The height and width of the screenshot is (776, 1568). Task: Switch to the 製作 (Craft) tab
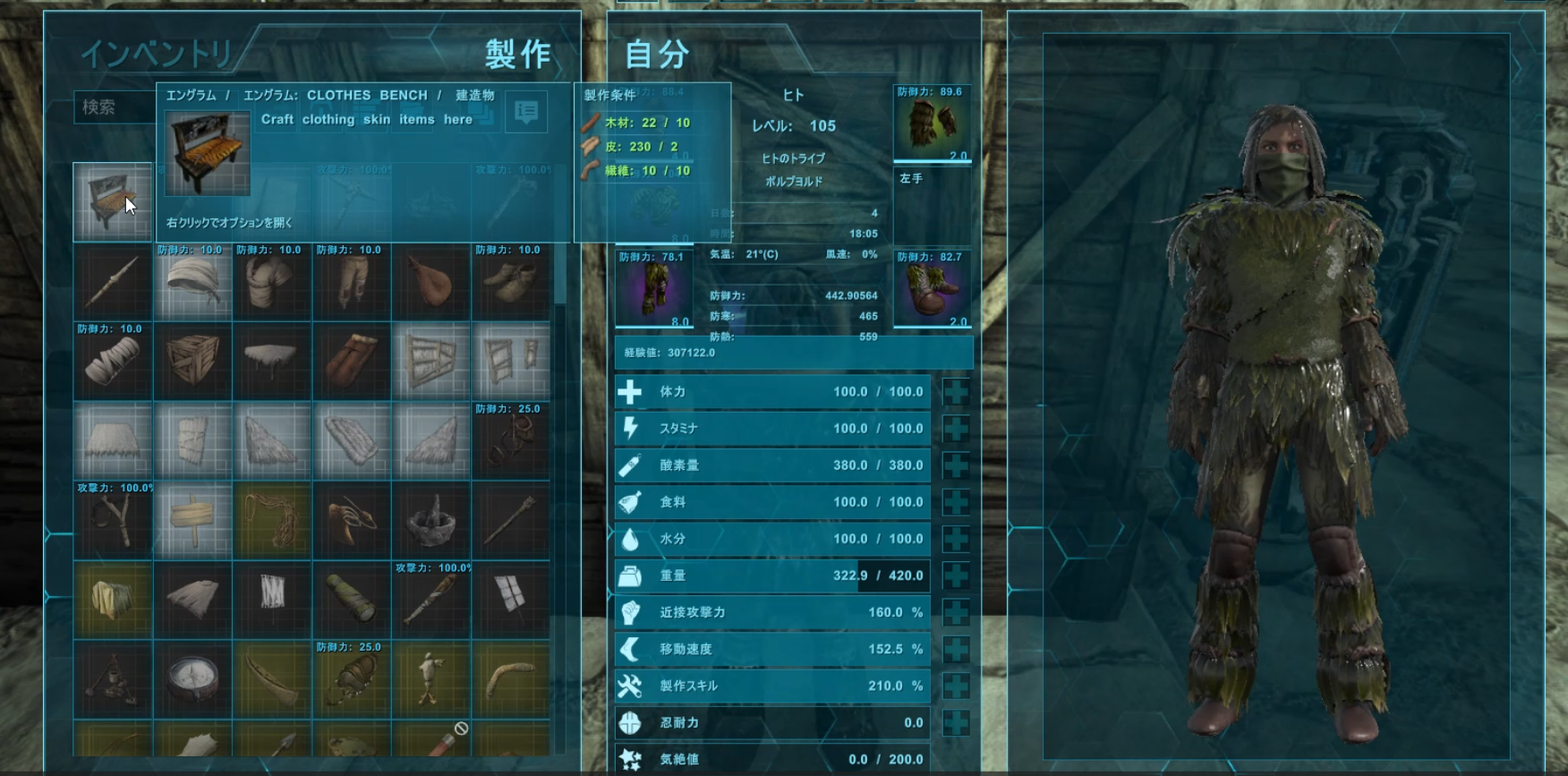pyautogui.click(x=517, y=54)
